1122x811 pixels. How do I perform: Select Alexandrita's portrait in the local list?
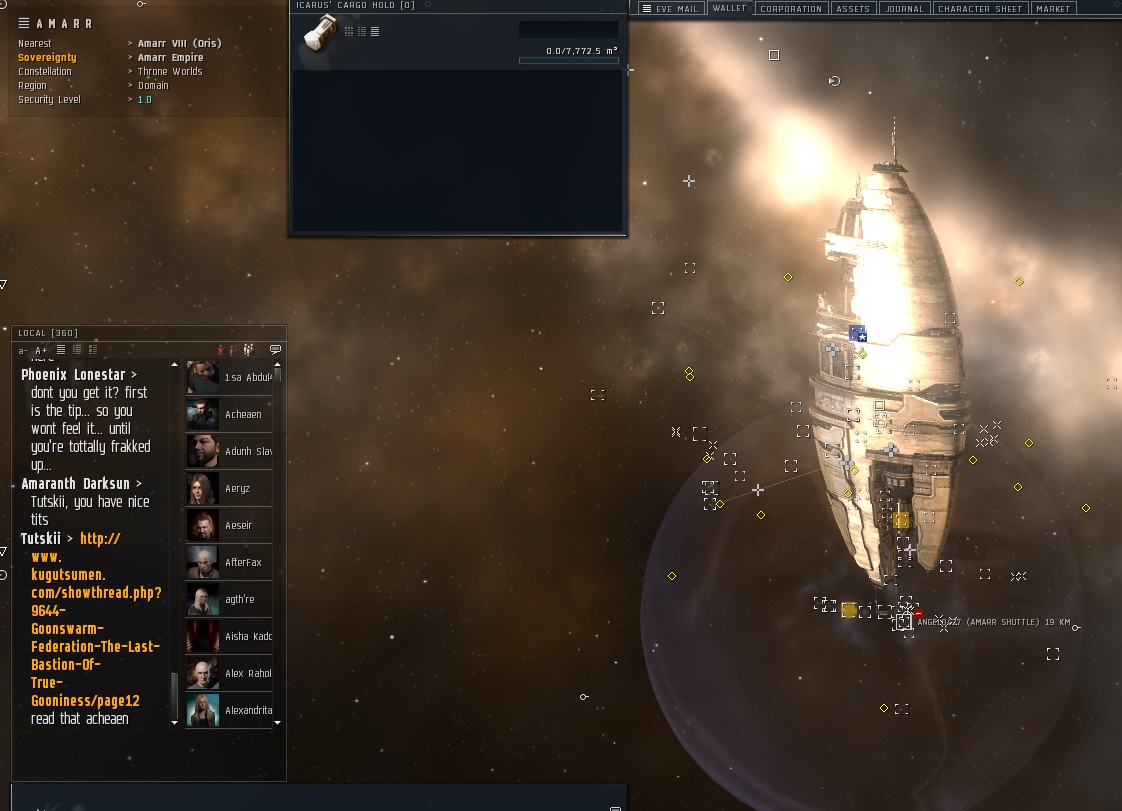pyautogui.click(x=203, y=710)
